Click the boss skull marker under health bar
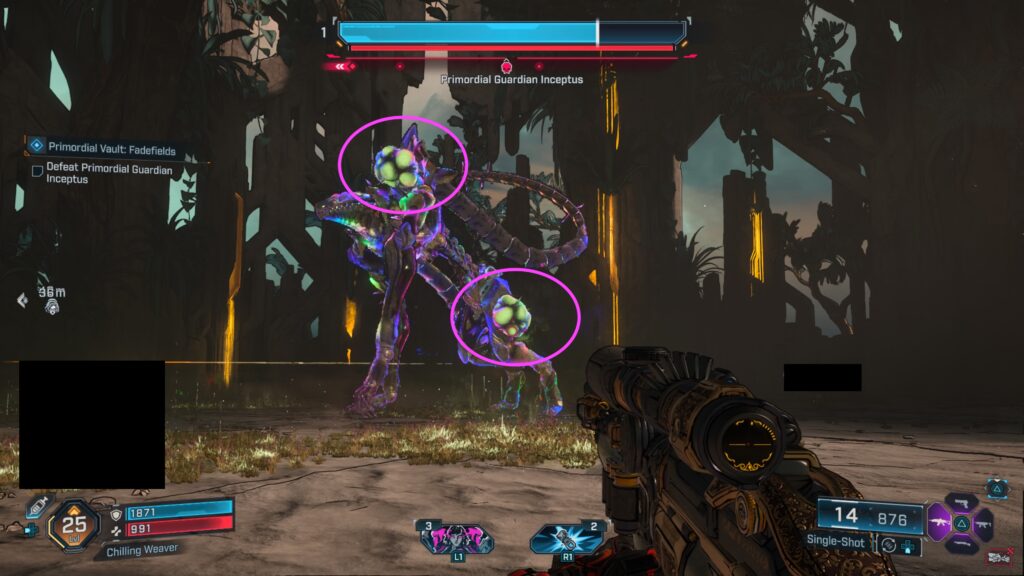This screenshot has height=576, width=1024. 507,66
